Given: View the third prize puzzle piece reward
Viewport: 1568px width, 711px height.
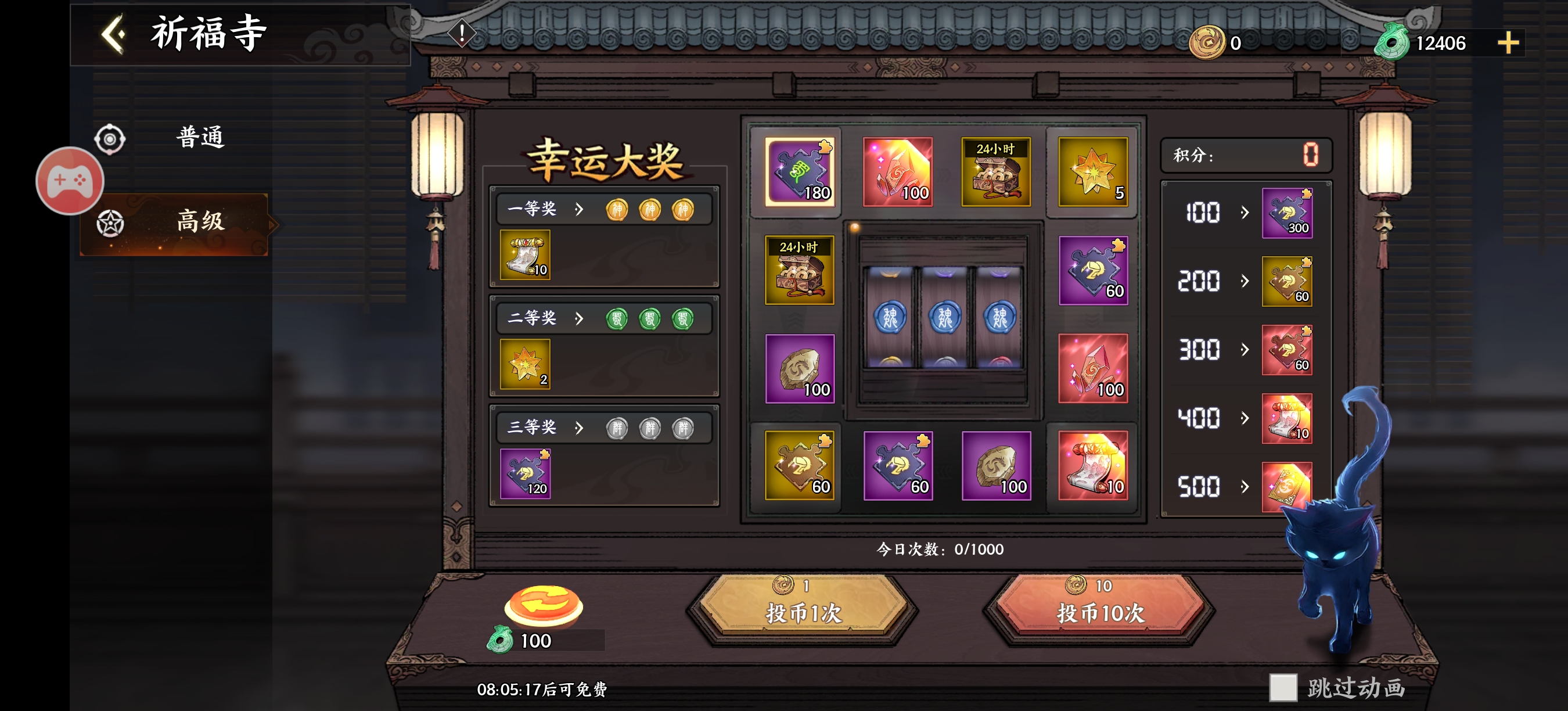Looking at the screenshot, I should pos(524,473).
